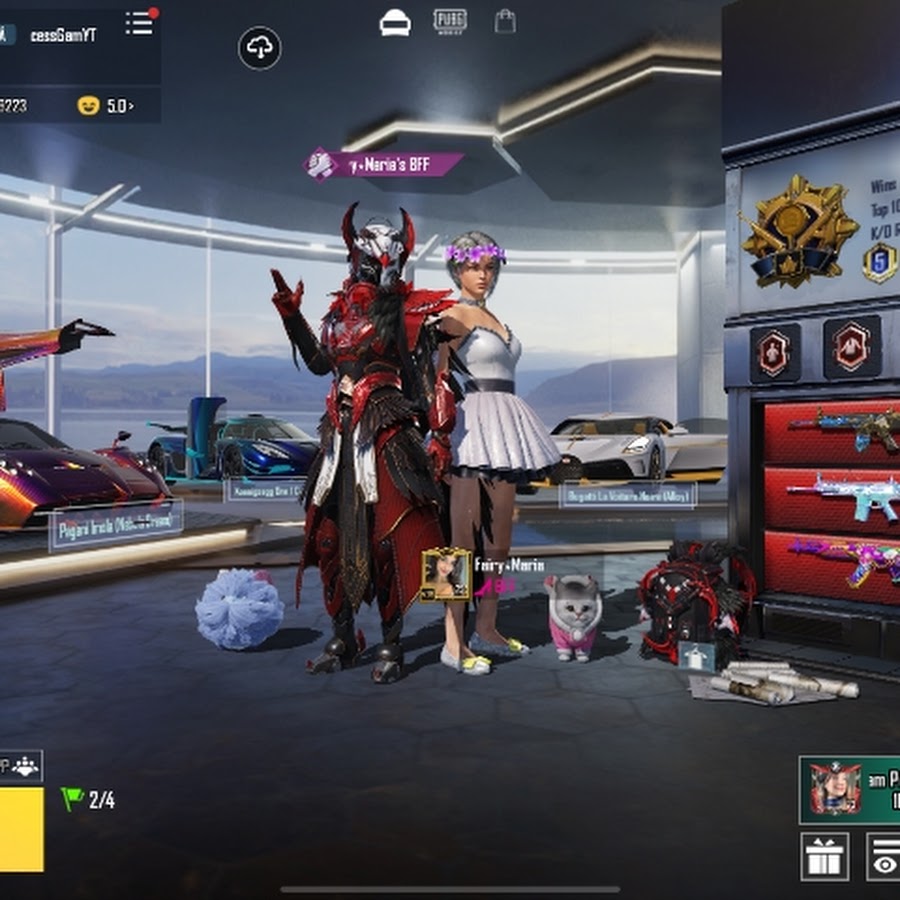Select the helmet lobby icon at top
The image size is (900, 900).
(x=395, y=23)
